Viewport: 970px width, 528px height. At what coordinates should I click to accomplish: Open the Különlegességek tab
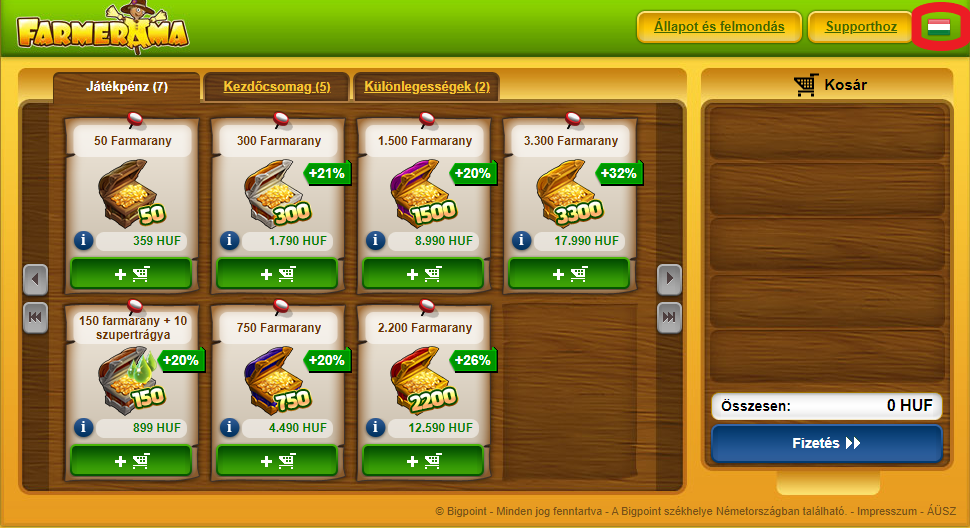point(426,87)
